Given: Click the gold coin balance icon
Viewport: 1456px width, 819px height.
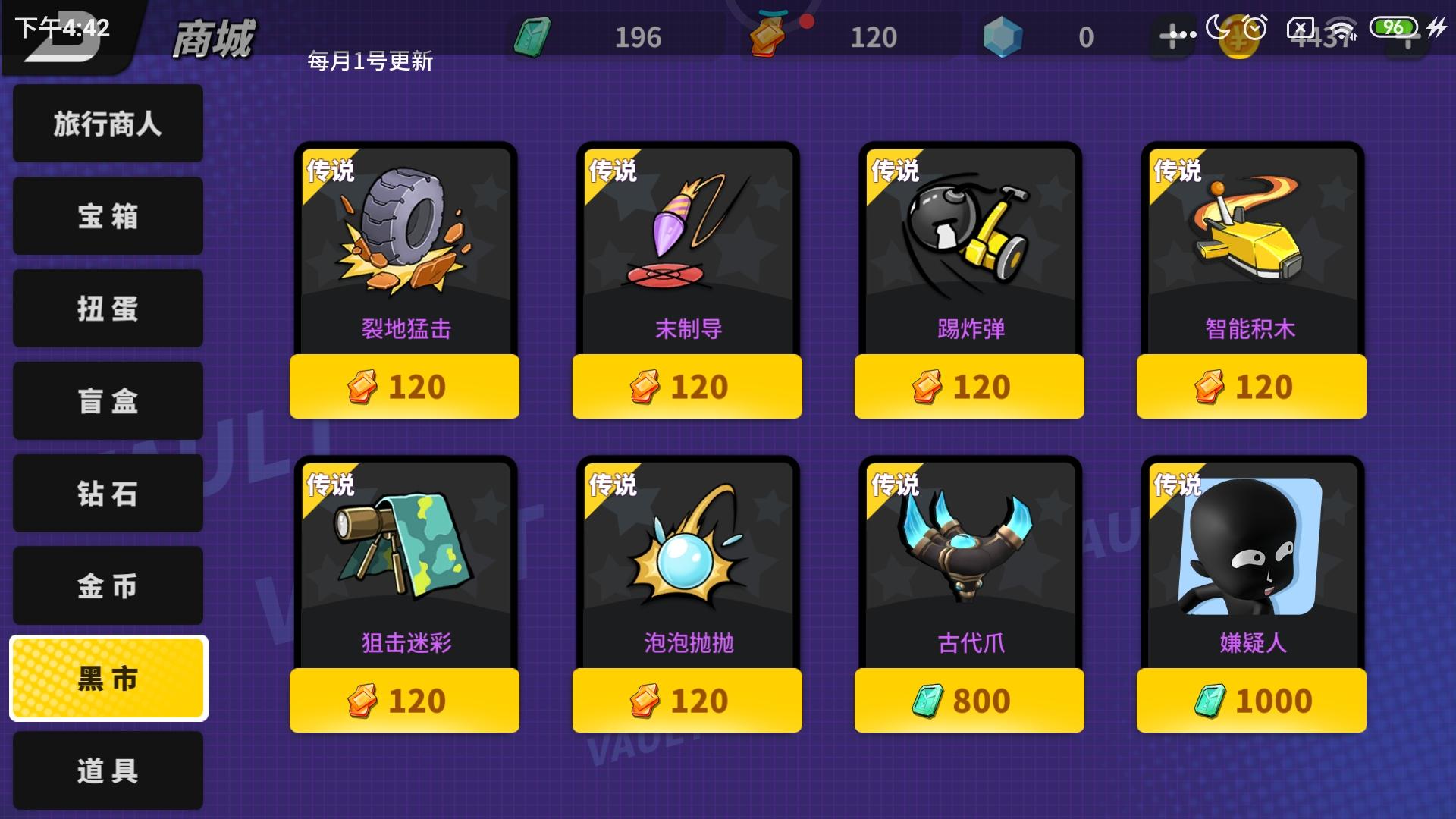Looking at the screenshot, I should (1238, 34).
